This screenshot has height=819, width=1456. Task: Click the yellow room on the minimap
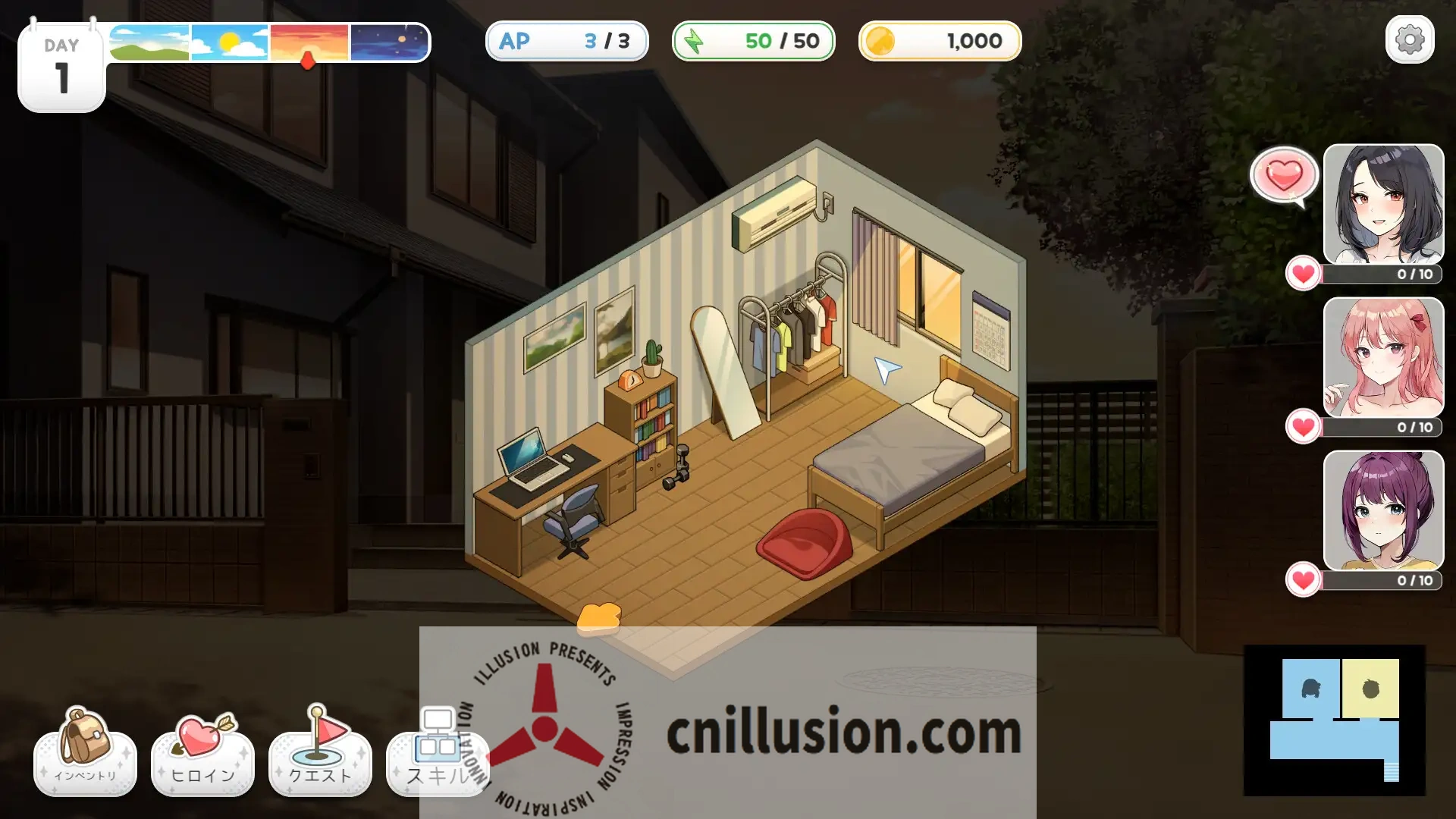click(1370, 689)
